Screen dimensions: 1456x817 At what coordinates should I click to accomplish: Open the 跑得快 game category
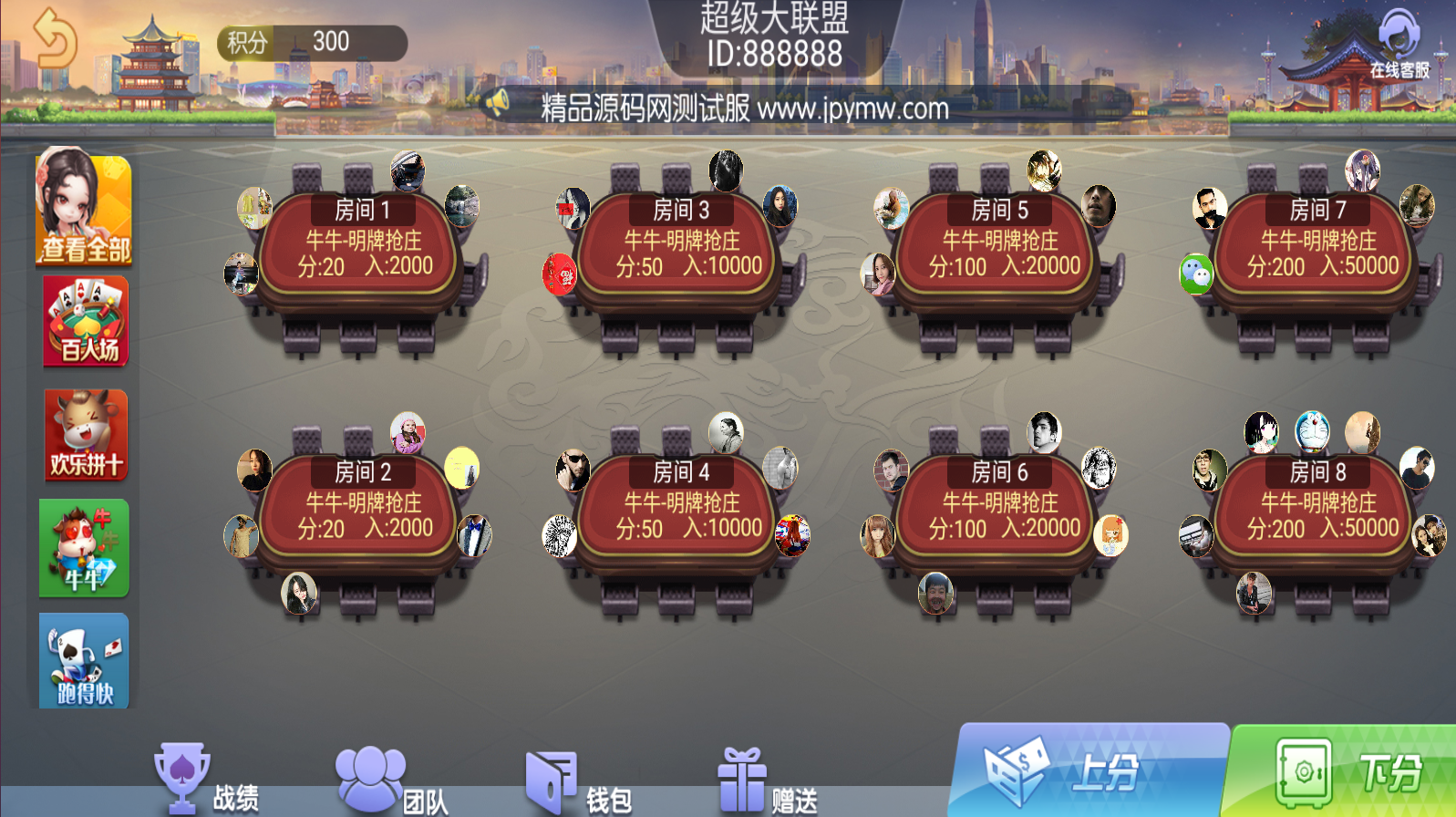pyautogui.click(x=85, y=661)
